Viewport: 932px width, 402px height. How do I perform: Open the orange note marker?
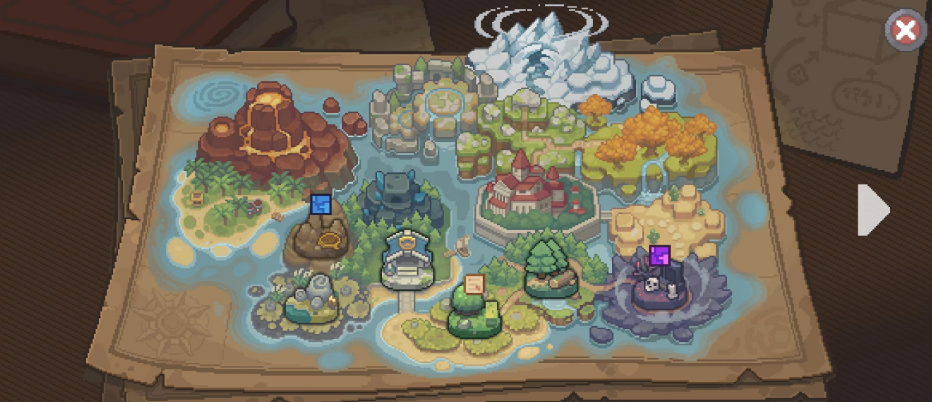474,285
